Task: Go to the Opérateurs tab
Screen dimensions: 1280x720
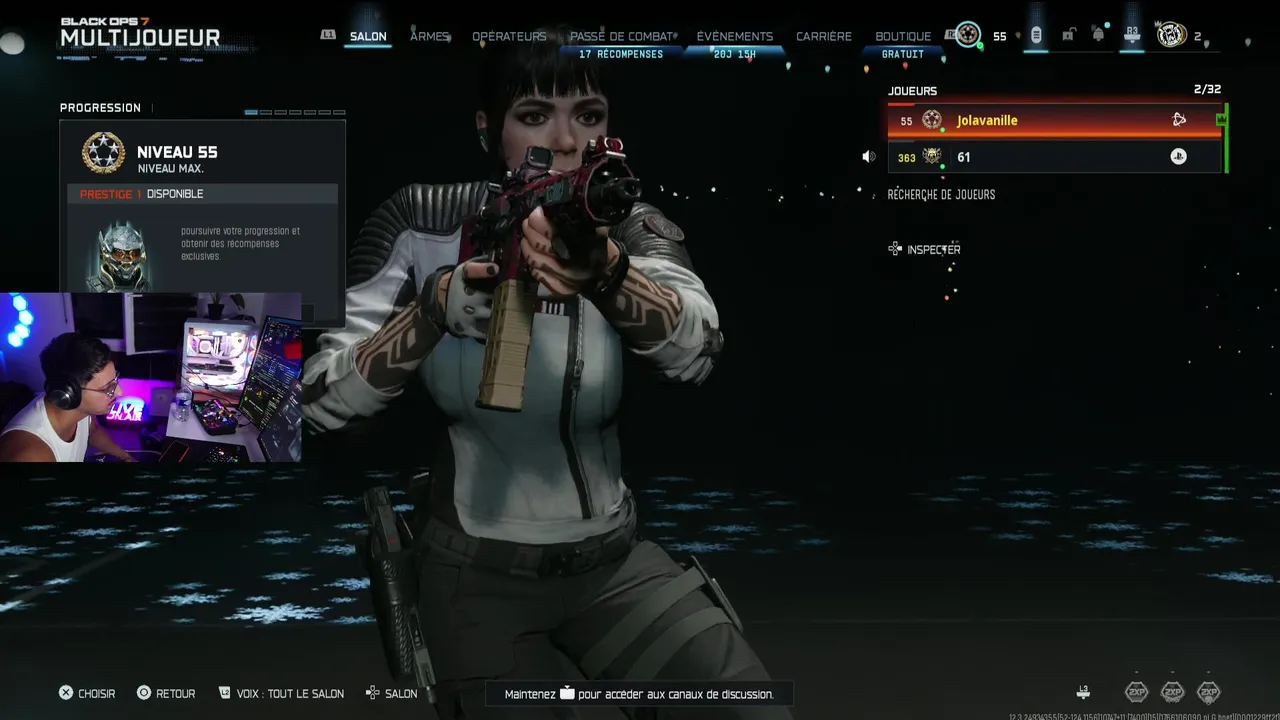Action: 509,37
